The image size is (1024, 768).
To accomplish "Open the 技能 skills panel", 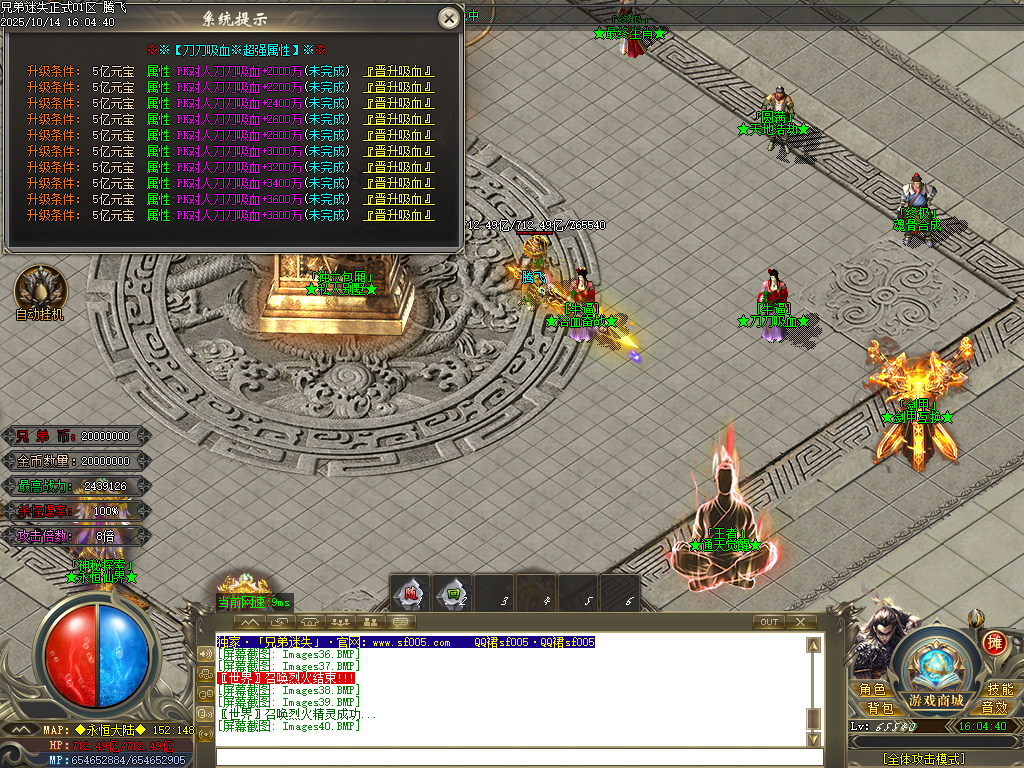I will coord(999,690).
